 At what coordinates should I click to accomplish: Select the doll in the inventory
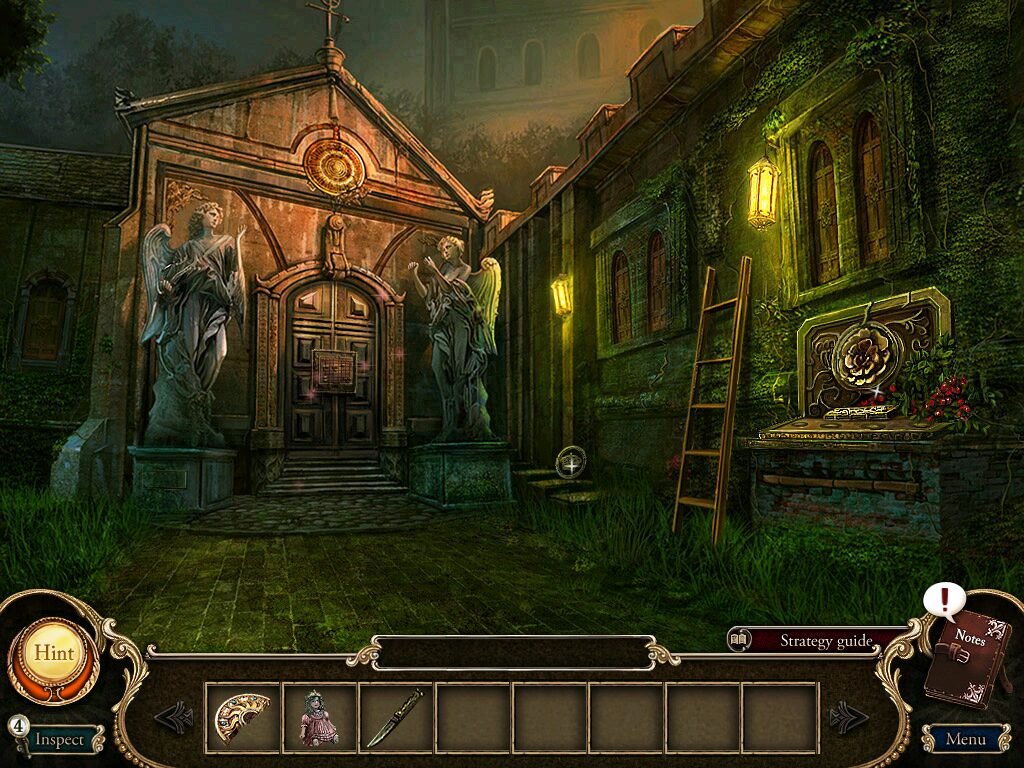(319, 718)
